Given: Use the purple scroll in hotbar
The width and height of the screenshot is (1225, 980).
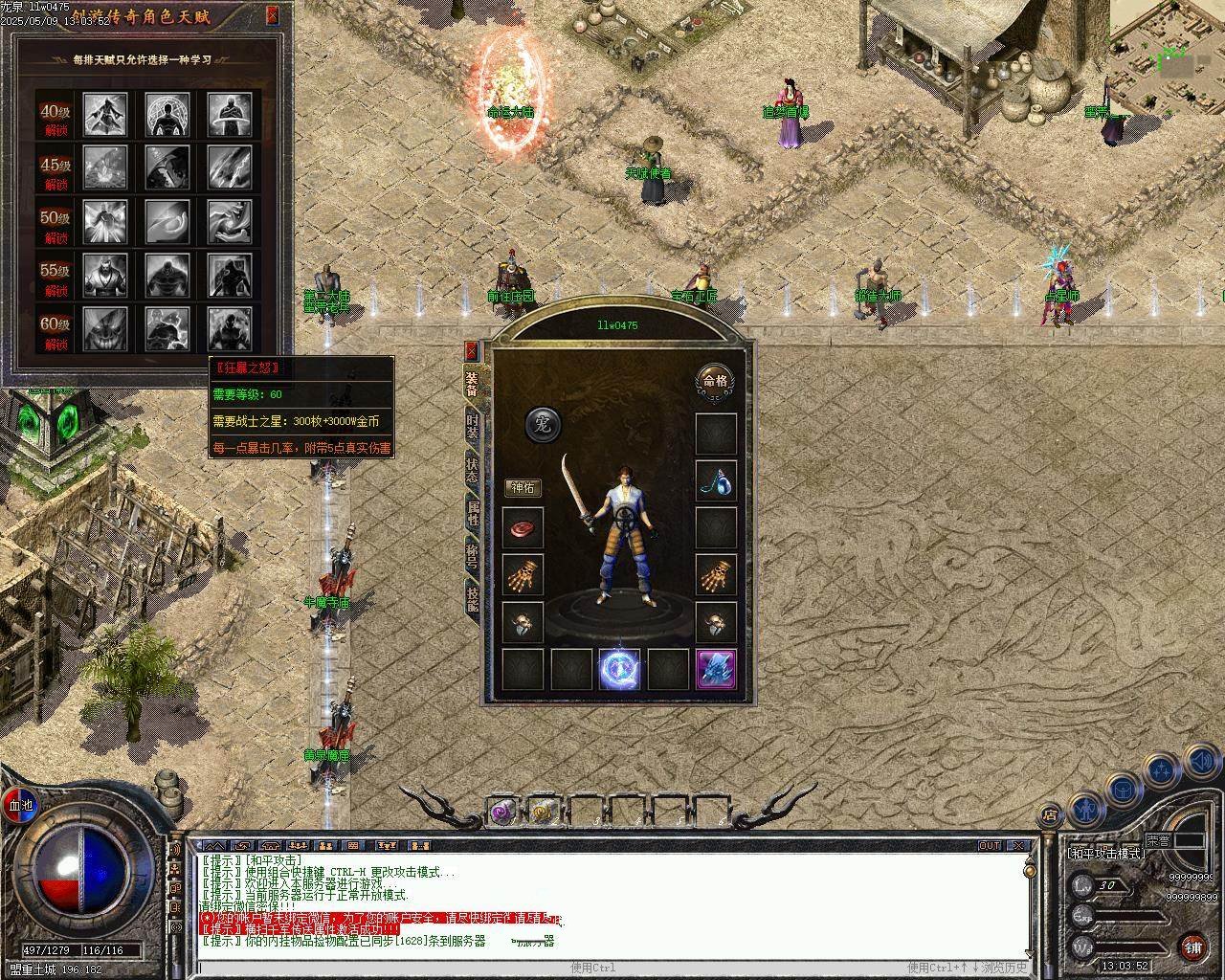Looking at the screenshot, I should [x=501, y=813].
